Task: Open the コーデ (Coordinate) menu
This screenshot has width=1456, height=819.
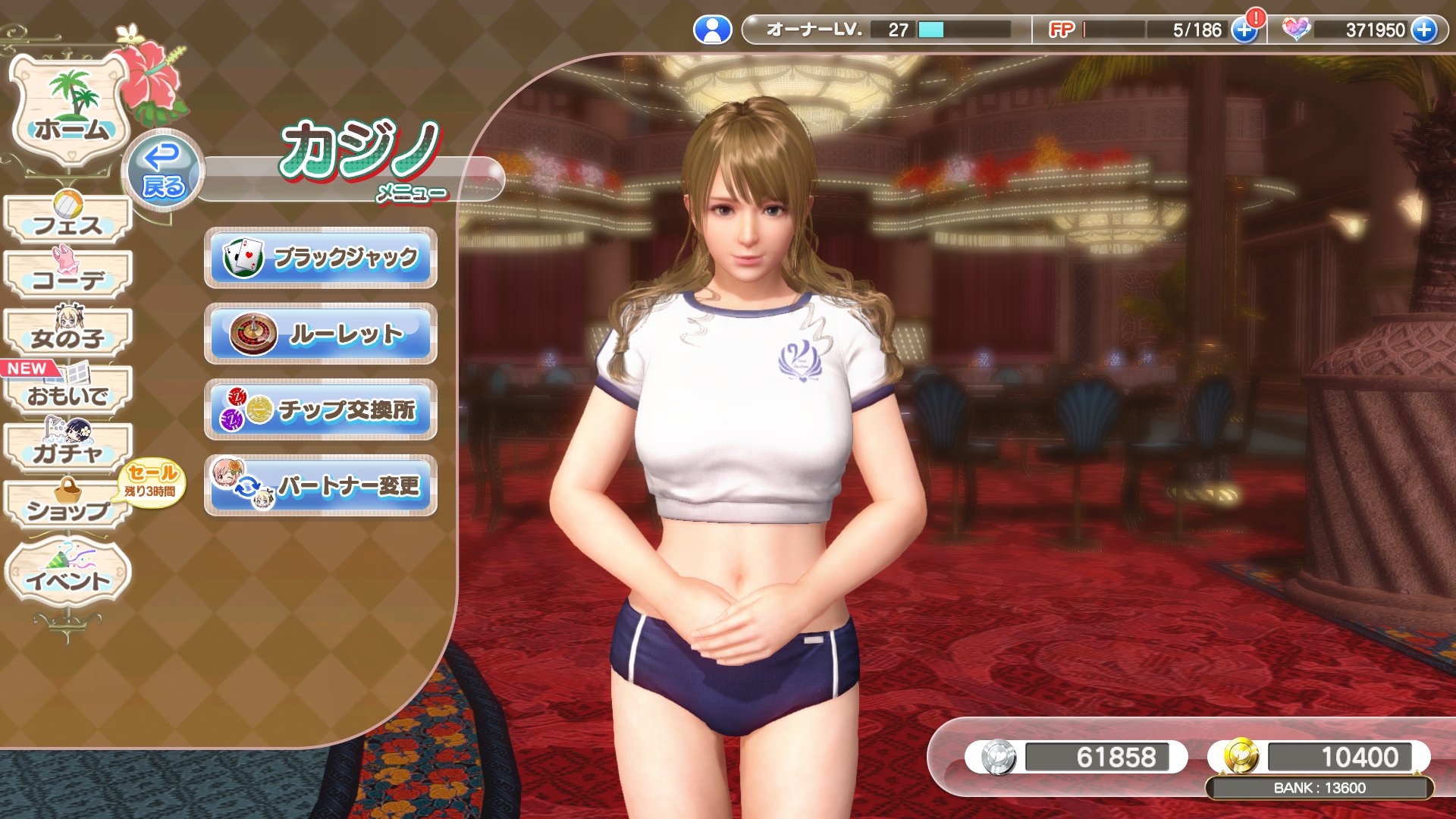Action: [68, 276]
